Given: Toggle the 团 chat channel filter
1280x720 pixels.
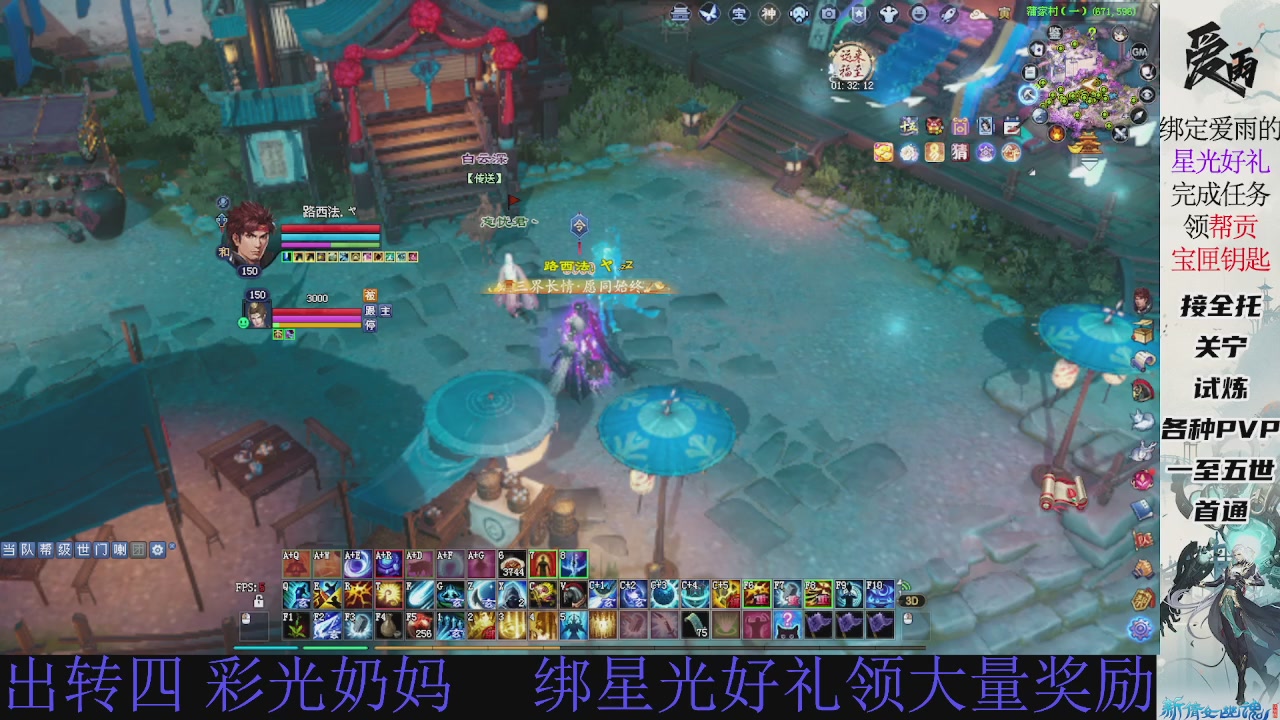Looking at the screenshot, I should [137, 549].
